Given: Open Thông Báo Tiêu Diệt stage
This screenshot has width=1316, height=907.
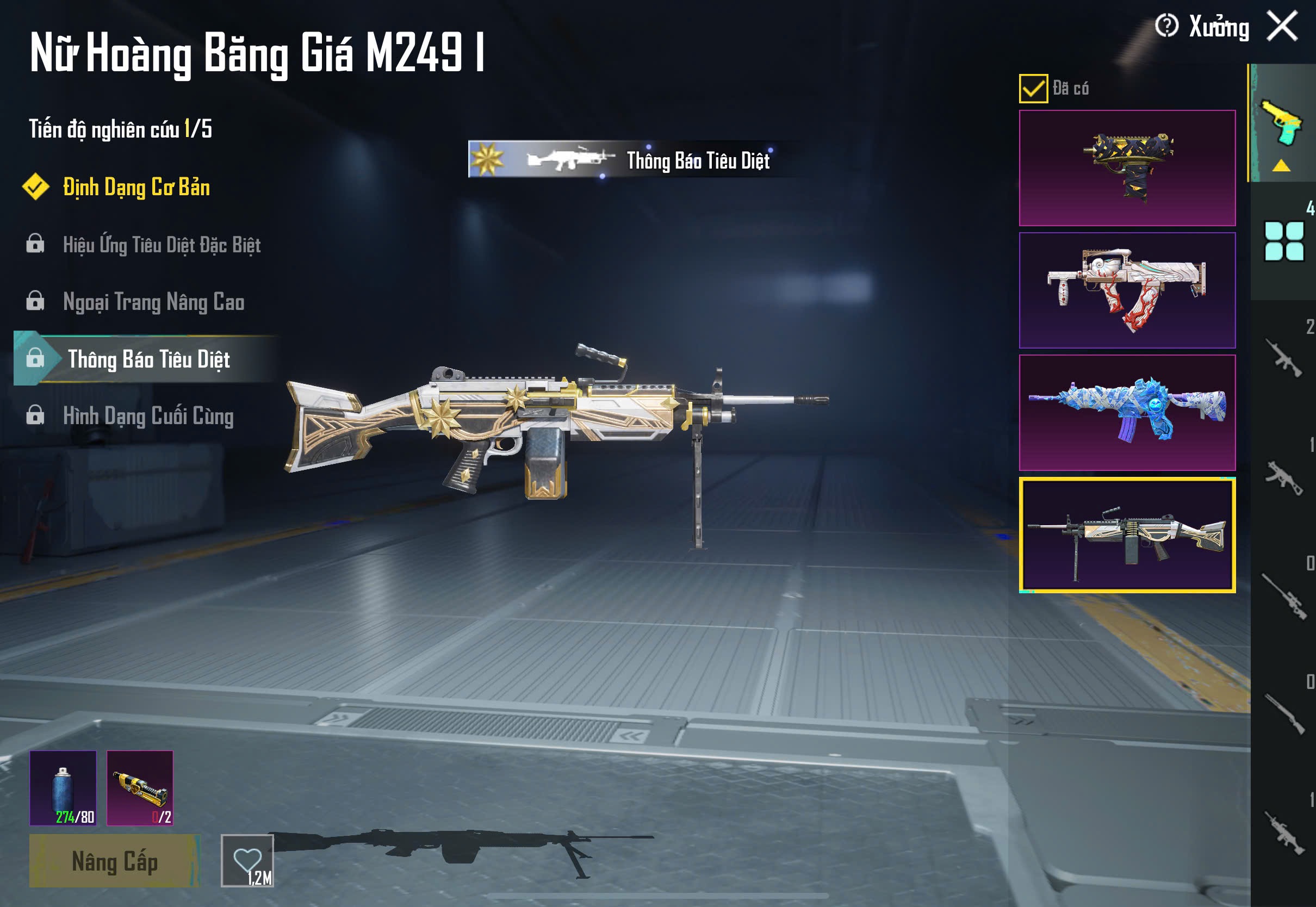Looking at the screenshot, I should [148, 359].
